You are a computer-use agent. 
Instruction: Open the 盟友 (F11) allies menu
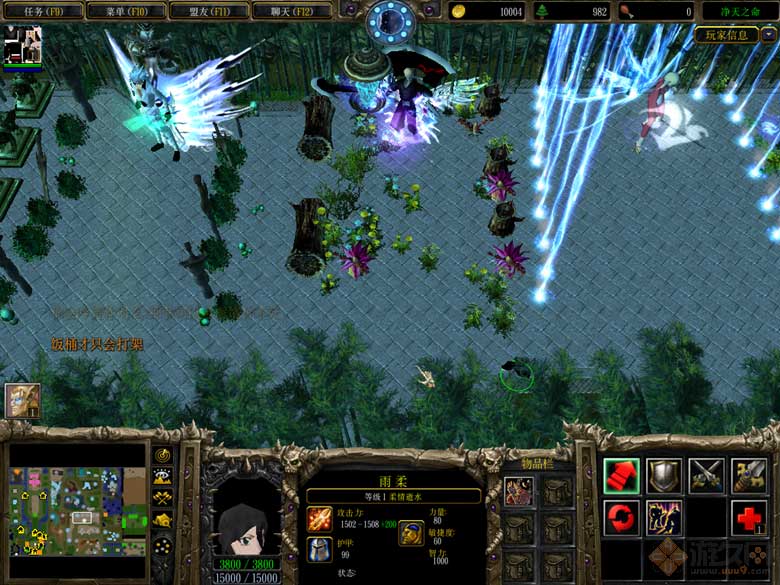[x=208, y=11]
